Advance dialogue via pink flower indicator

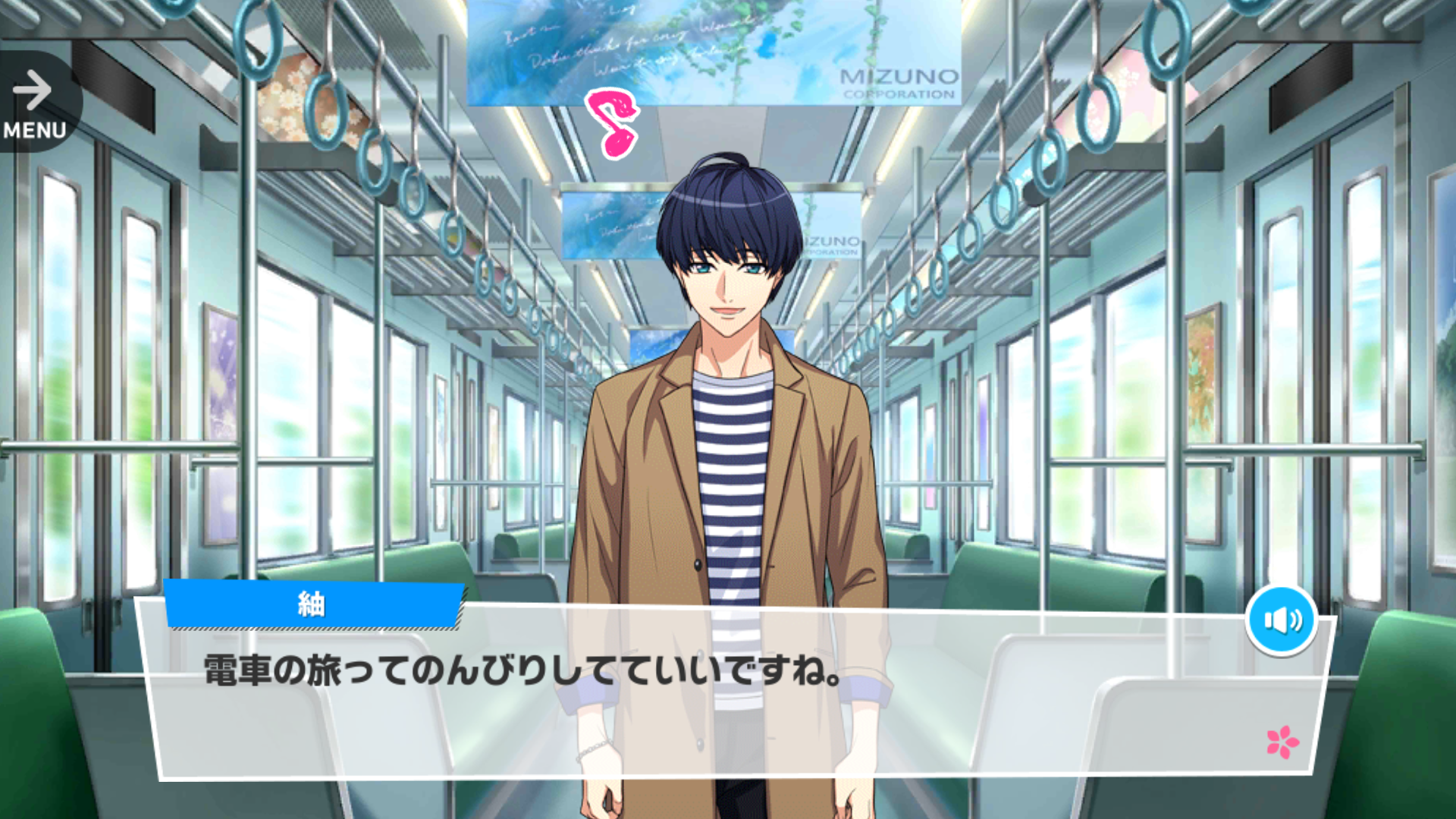(x=1282, y=742)
